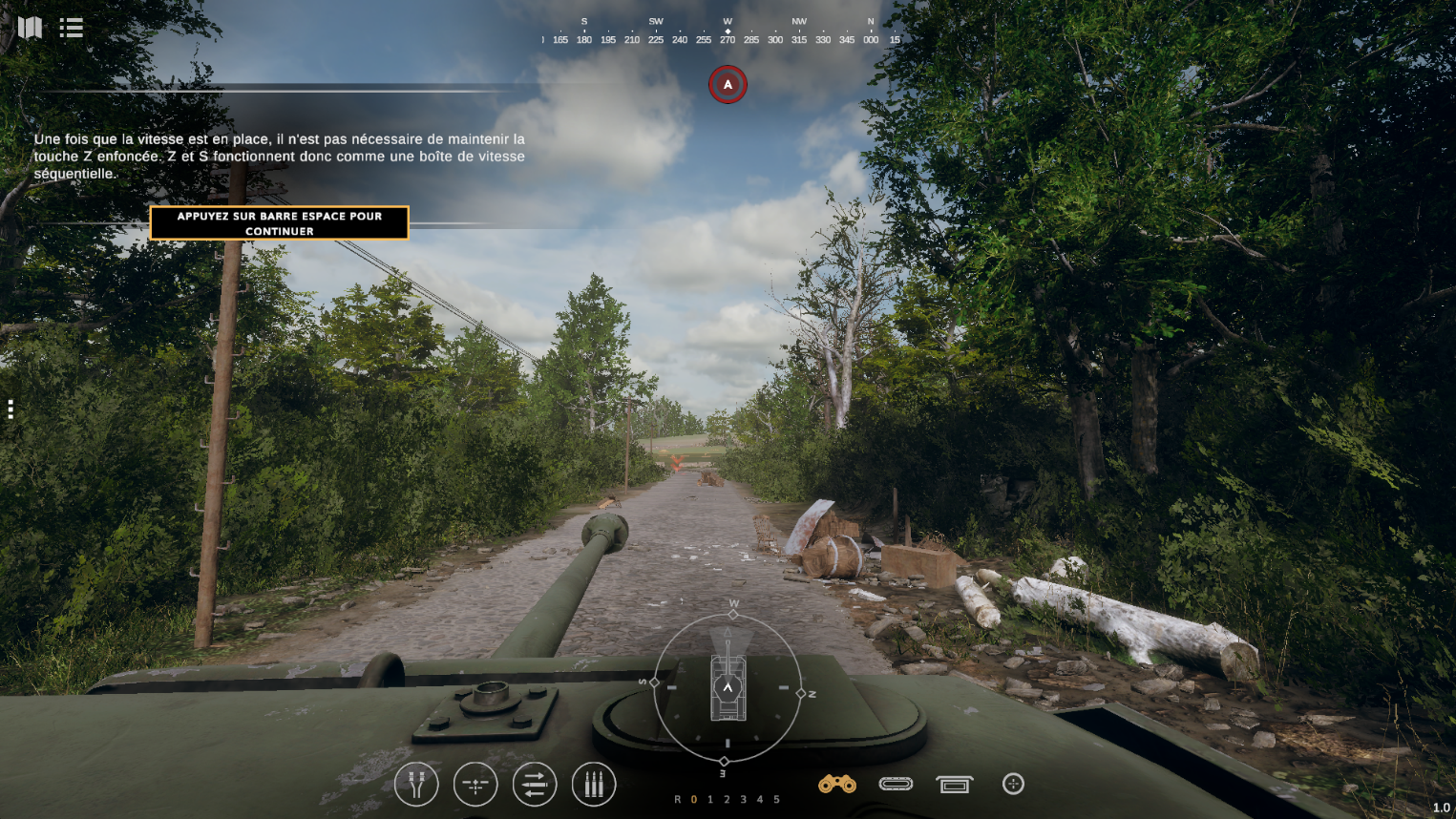Click the three-dot side panel handle
The image size is (1456, 819).
click(11, 409)
